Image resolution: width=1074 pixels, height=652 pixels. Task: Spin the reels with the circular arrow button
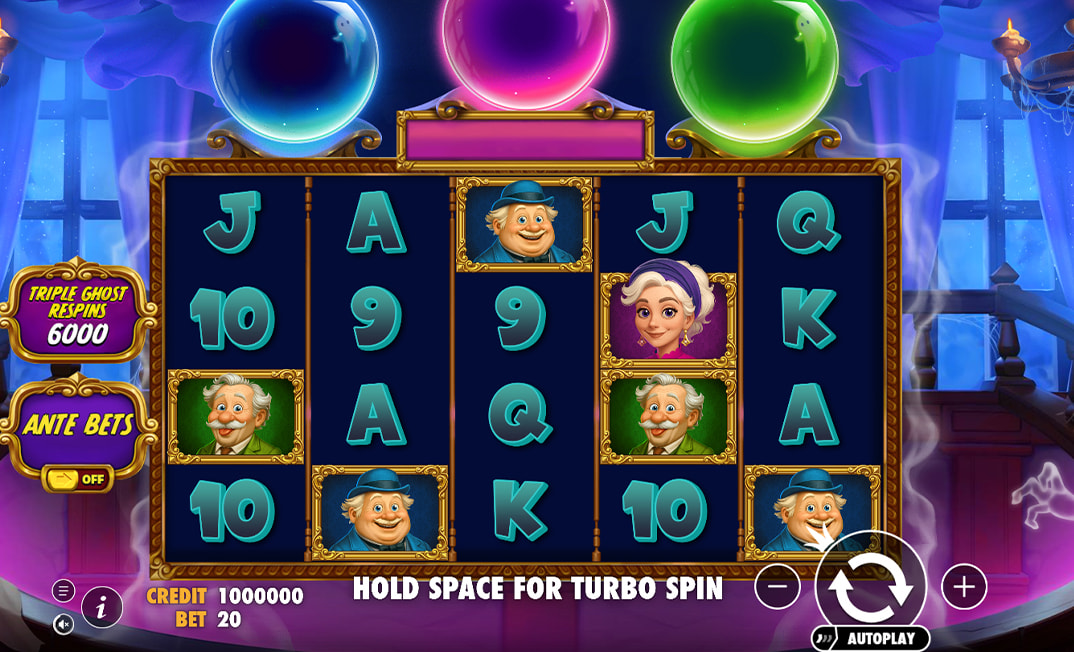[870, 587]
